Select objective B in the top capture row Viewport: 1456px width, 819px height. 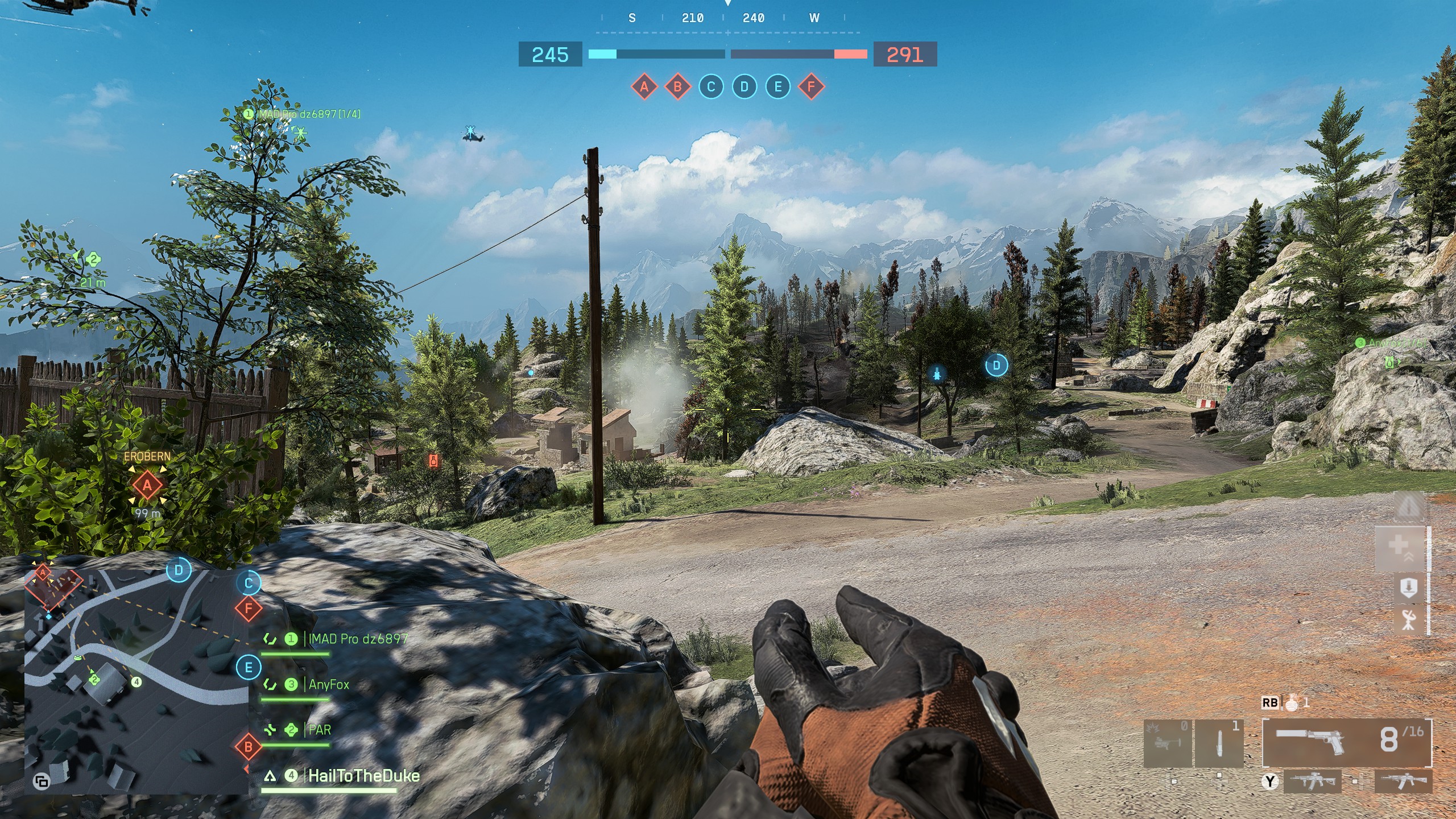pyautogui.click(x=677, y=87)
